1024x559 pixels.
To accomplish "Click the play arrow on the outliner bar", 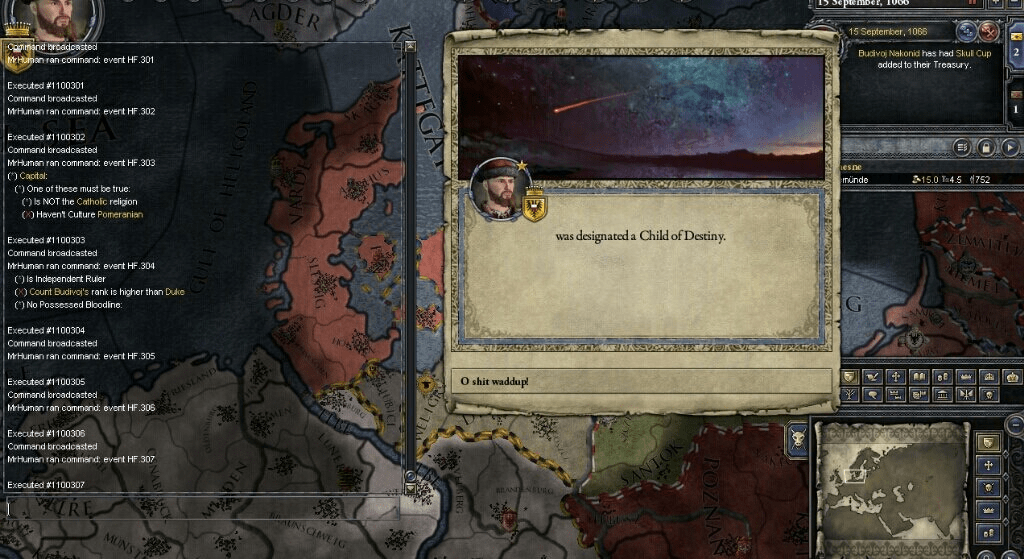I will (1009, 147).
